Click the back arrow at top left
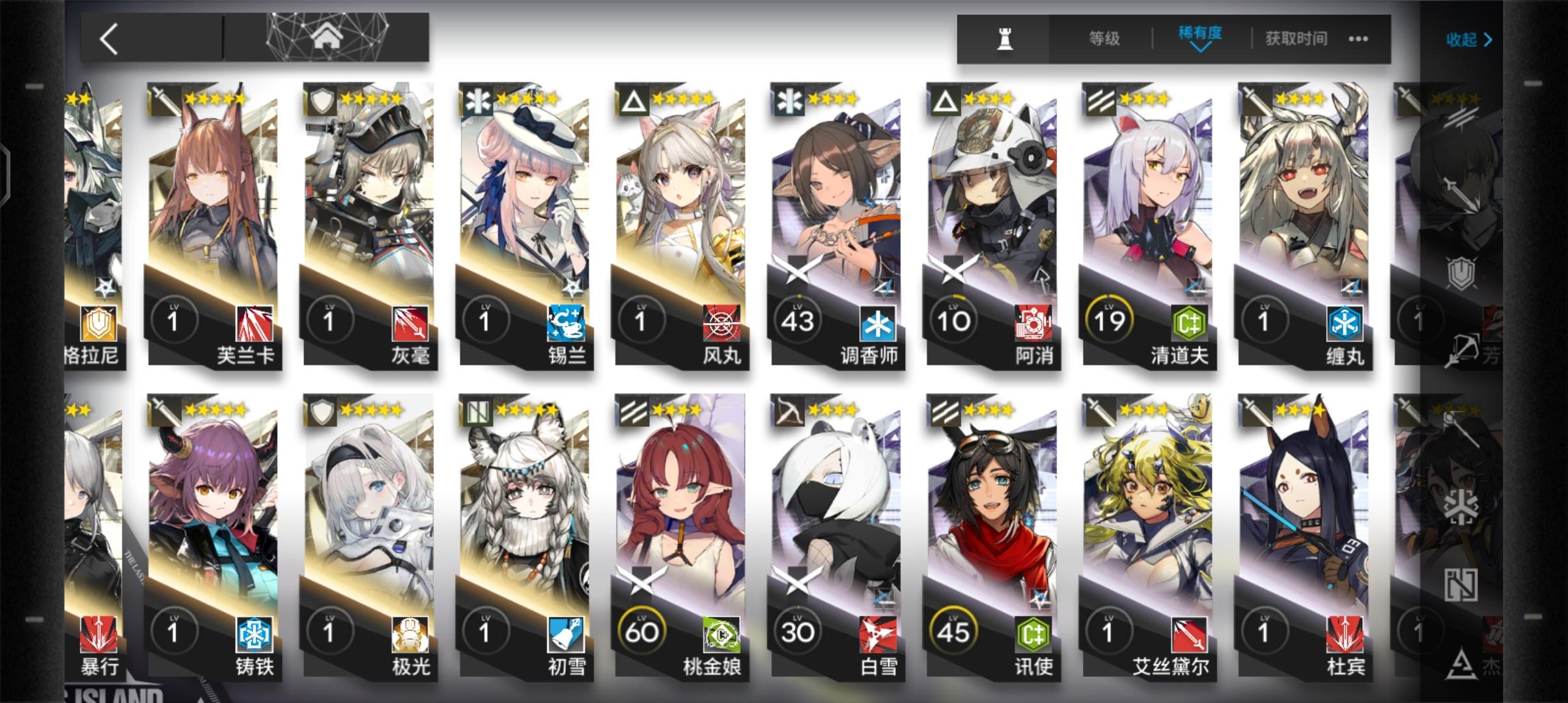Viewport: 1568px width, 703px height. point(108,39)
